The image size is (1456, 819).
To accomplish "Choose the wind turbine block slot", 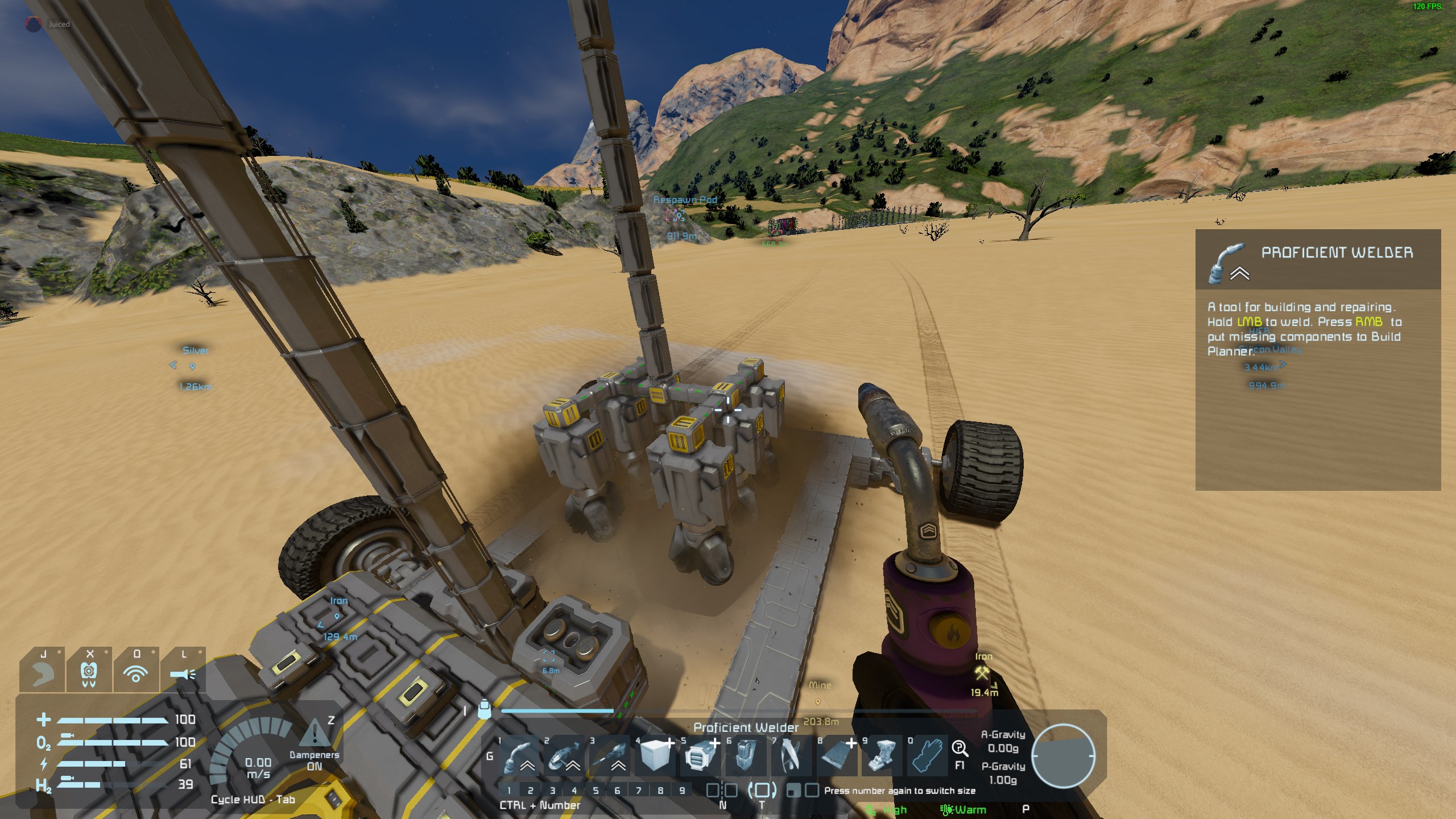I will pyautogui.click(x=791, y=756).
